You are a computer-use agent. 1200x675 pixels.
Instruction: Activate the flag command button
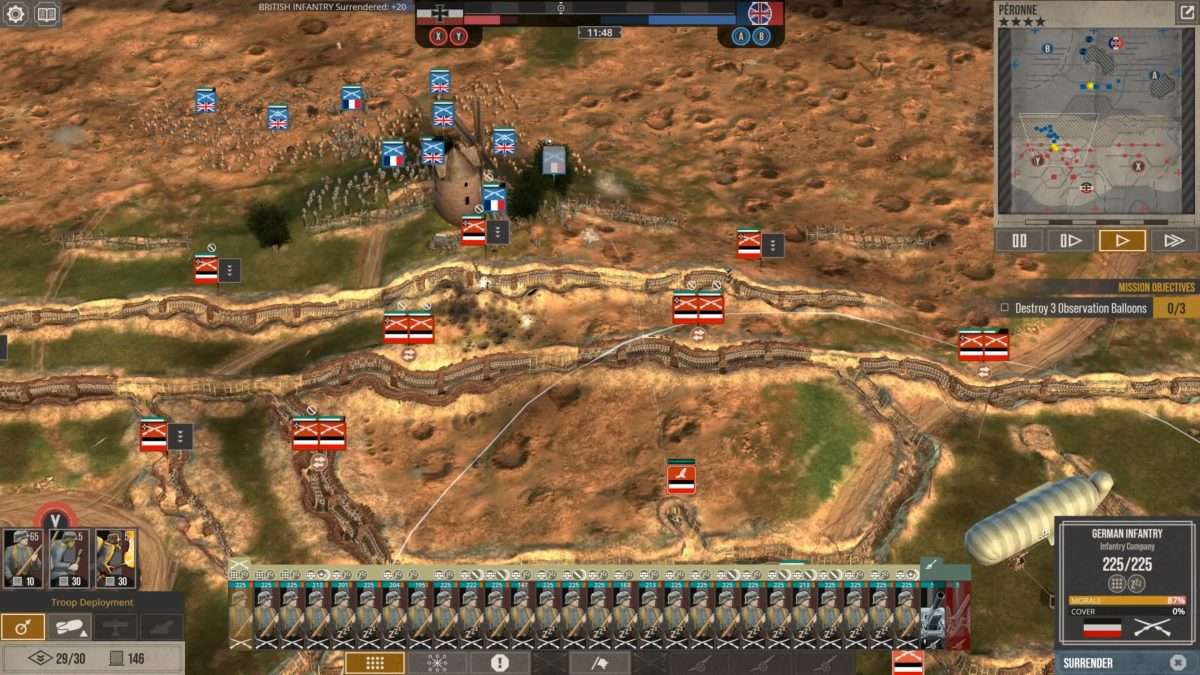click(600, 663)
